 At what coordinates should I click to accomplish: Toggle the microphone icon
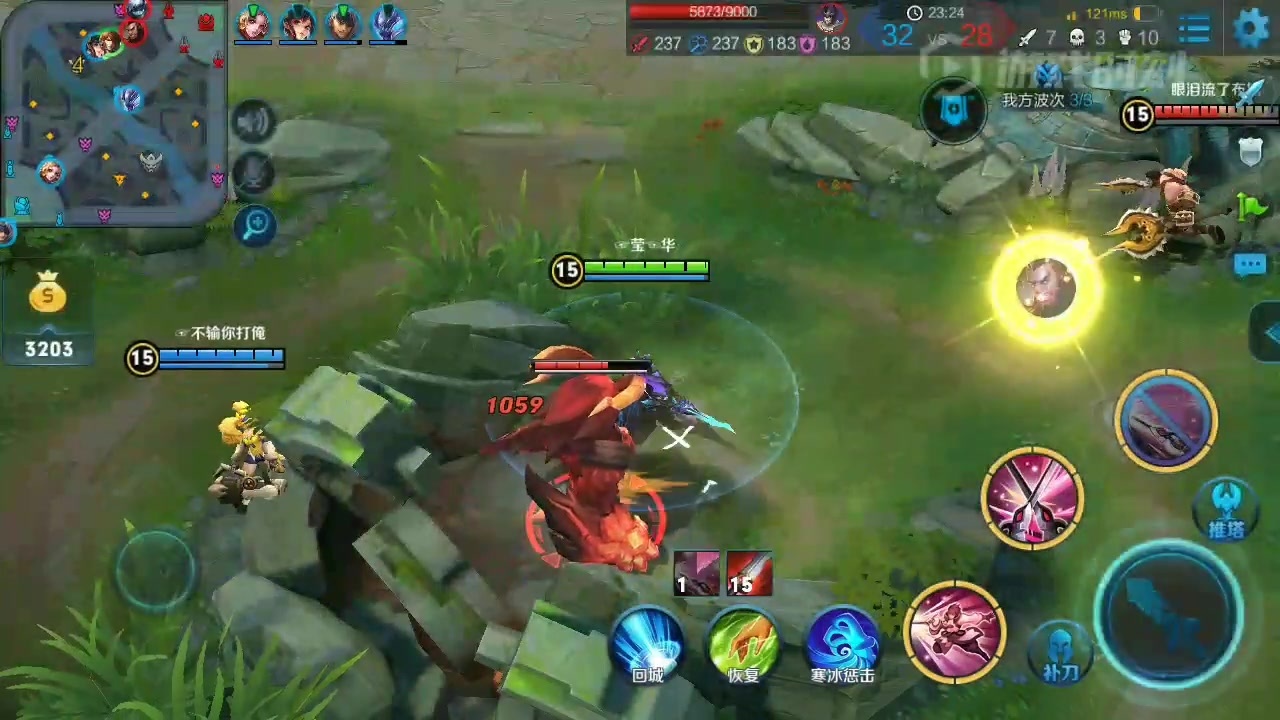(254, 172)
